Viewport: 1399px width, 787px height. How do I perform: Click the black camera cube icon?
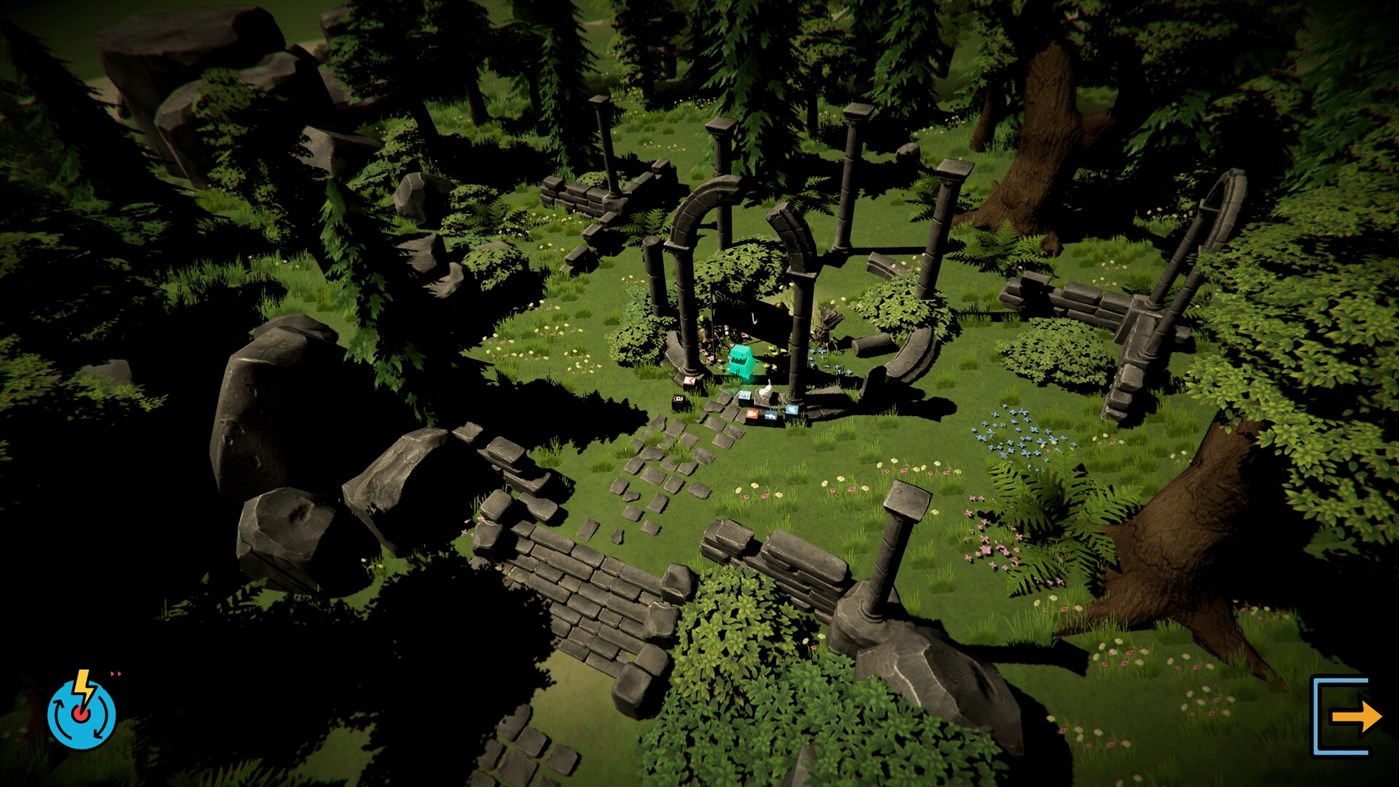(x=678, y=400)
